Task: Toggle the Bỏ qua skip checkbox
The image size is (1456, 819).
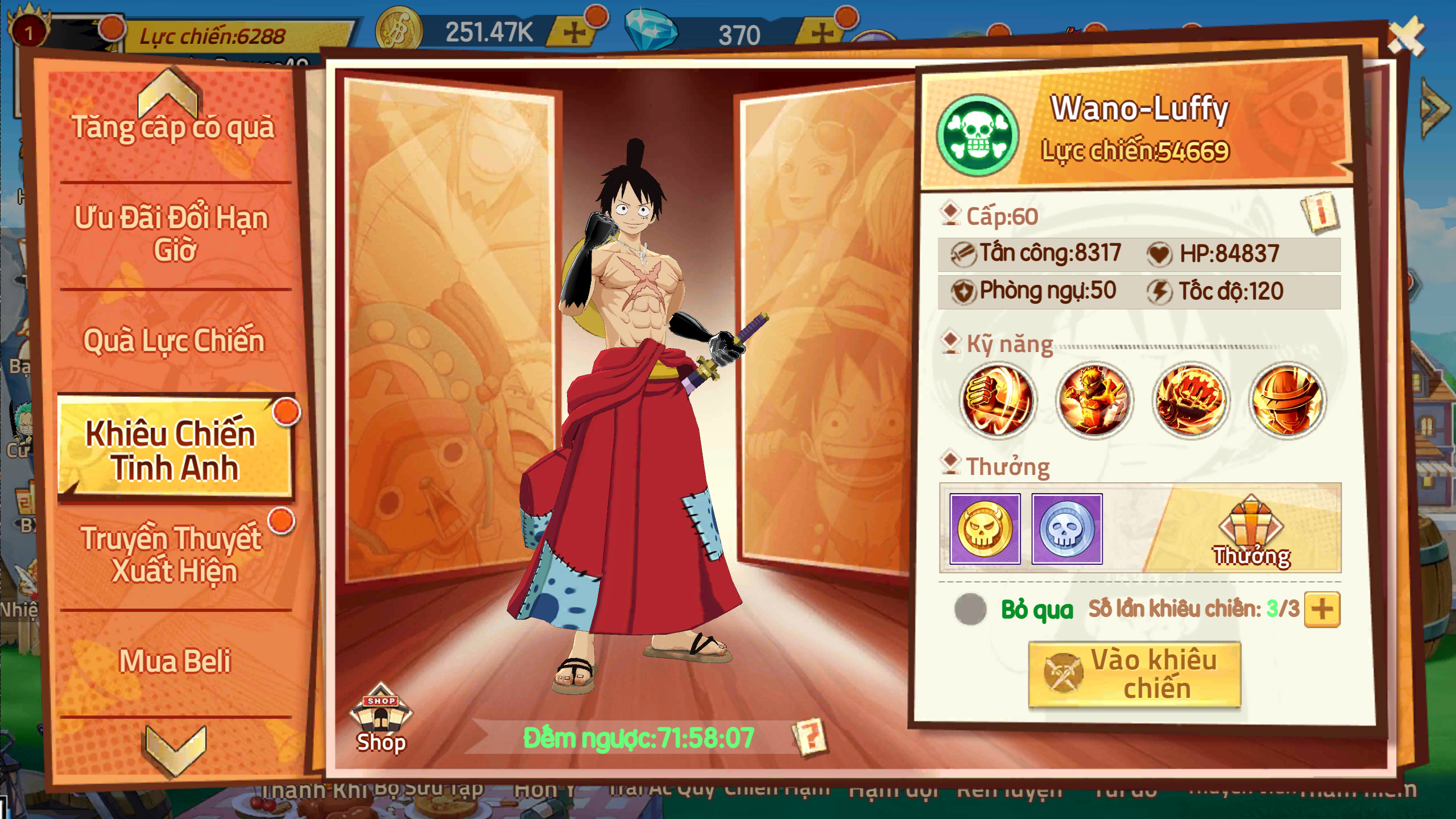Action: [x=970, y=609]
